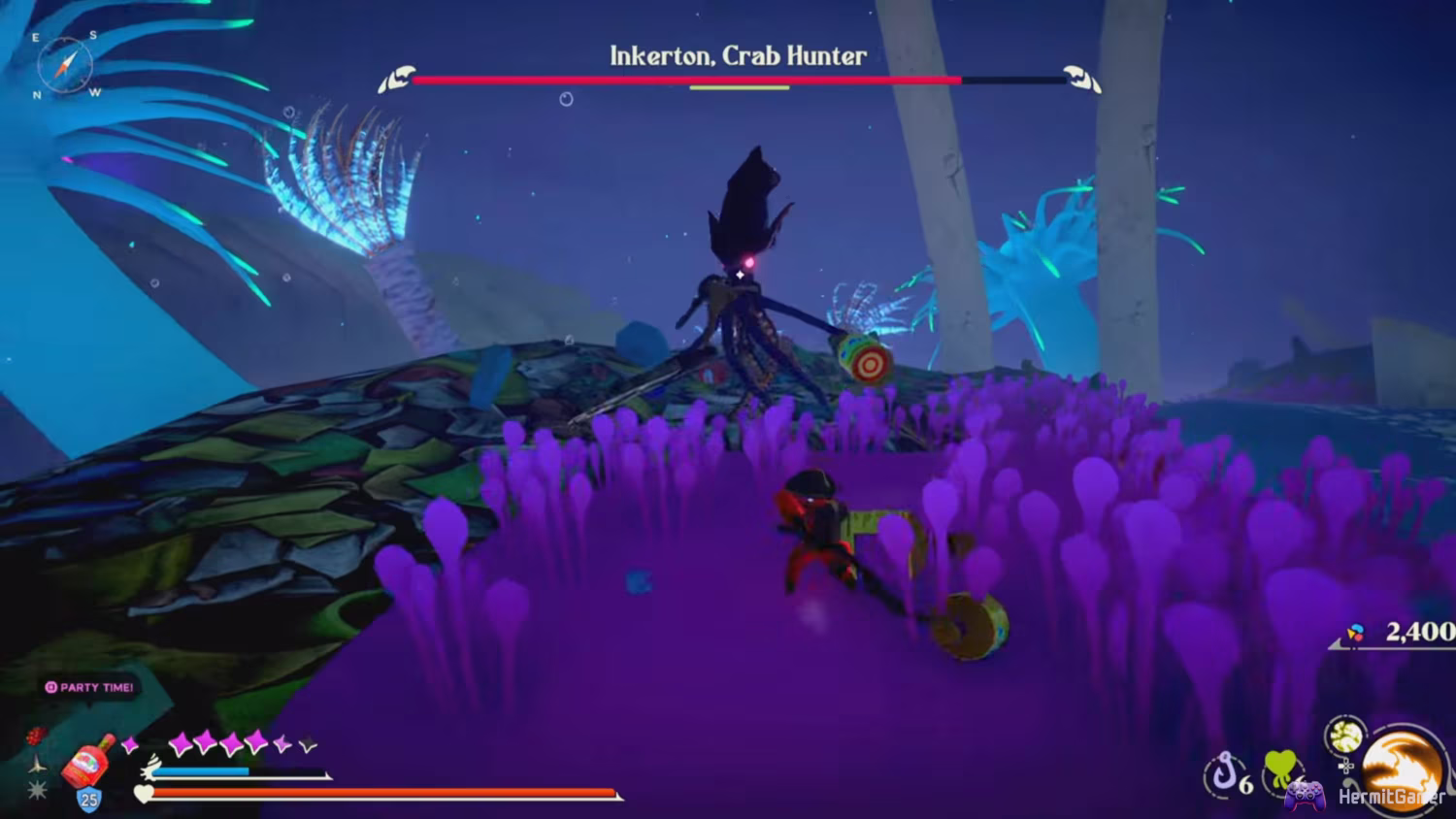Viewport: 1456px width, 819px height.
Task: Click the blue shield level 25 badge
Action: (88, 798)
